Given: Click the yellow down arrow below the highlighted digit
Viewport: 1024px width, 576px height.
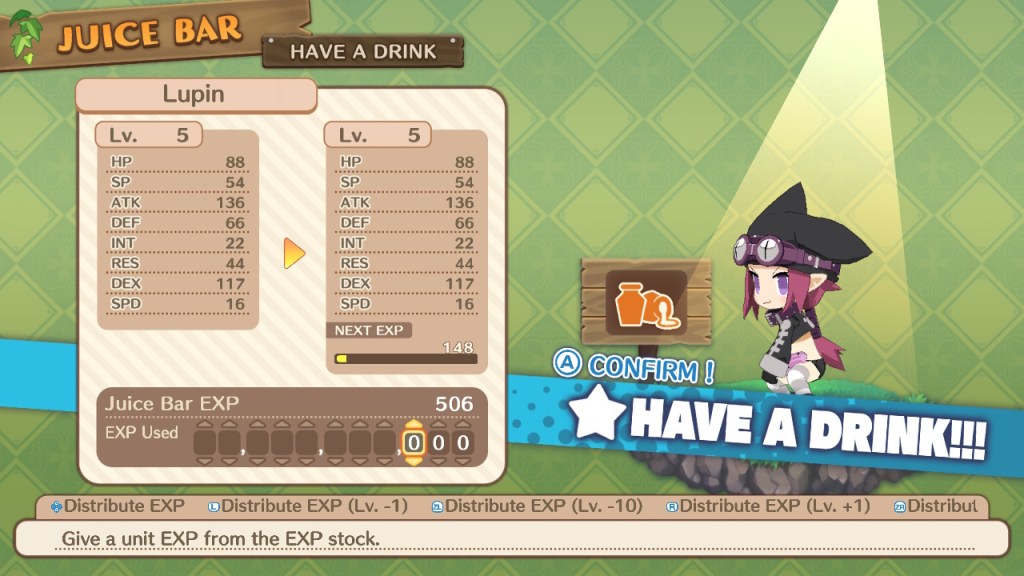Looking at the screenshot, I should (x=414, y=461).
